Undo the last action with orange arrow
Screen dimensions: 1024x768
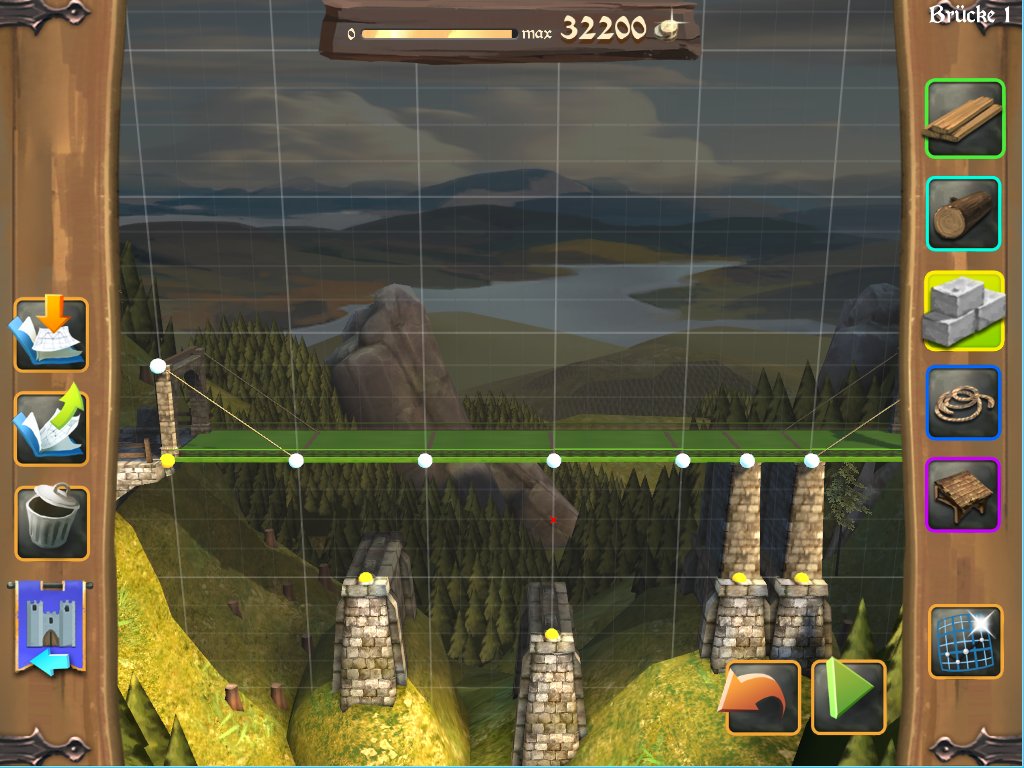tap(763, 696)
